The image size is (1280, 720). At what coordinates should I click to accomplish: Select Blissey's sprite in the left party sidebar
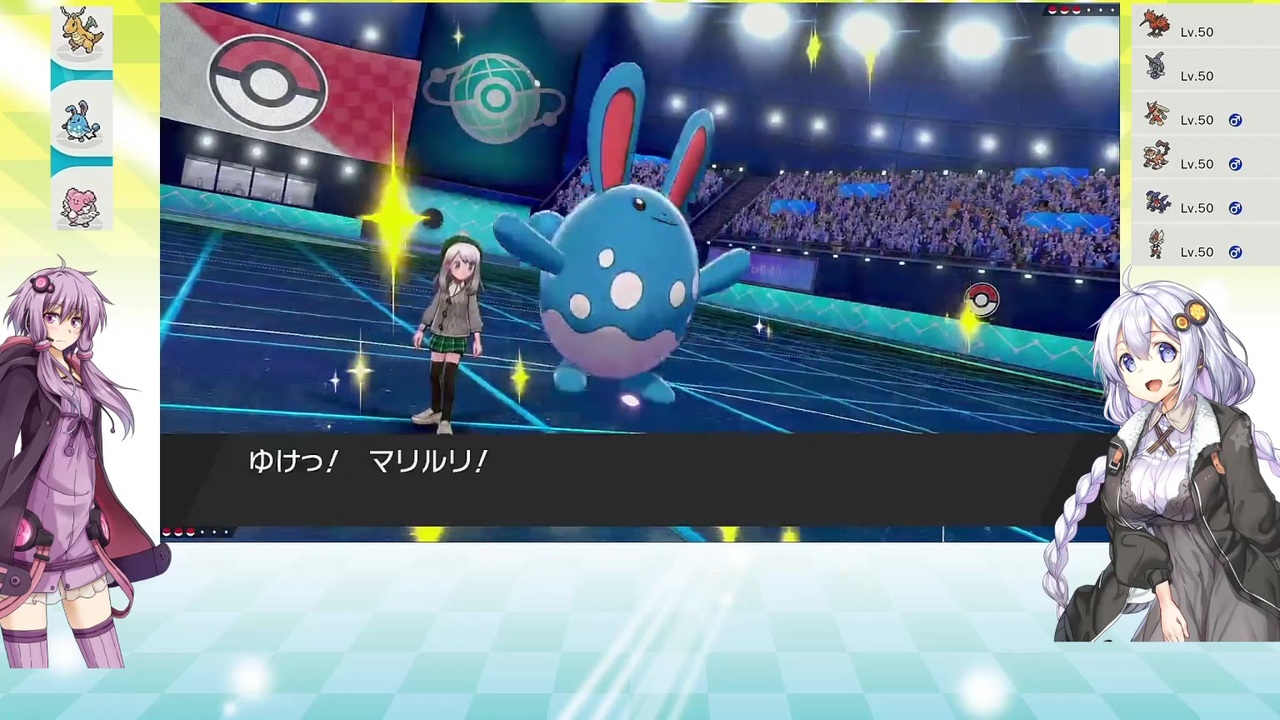click(x=81, y=205)
